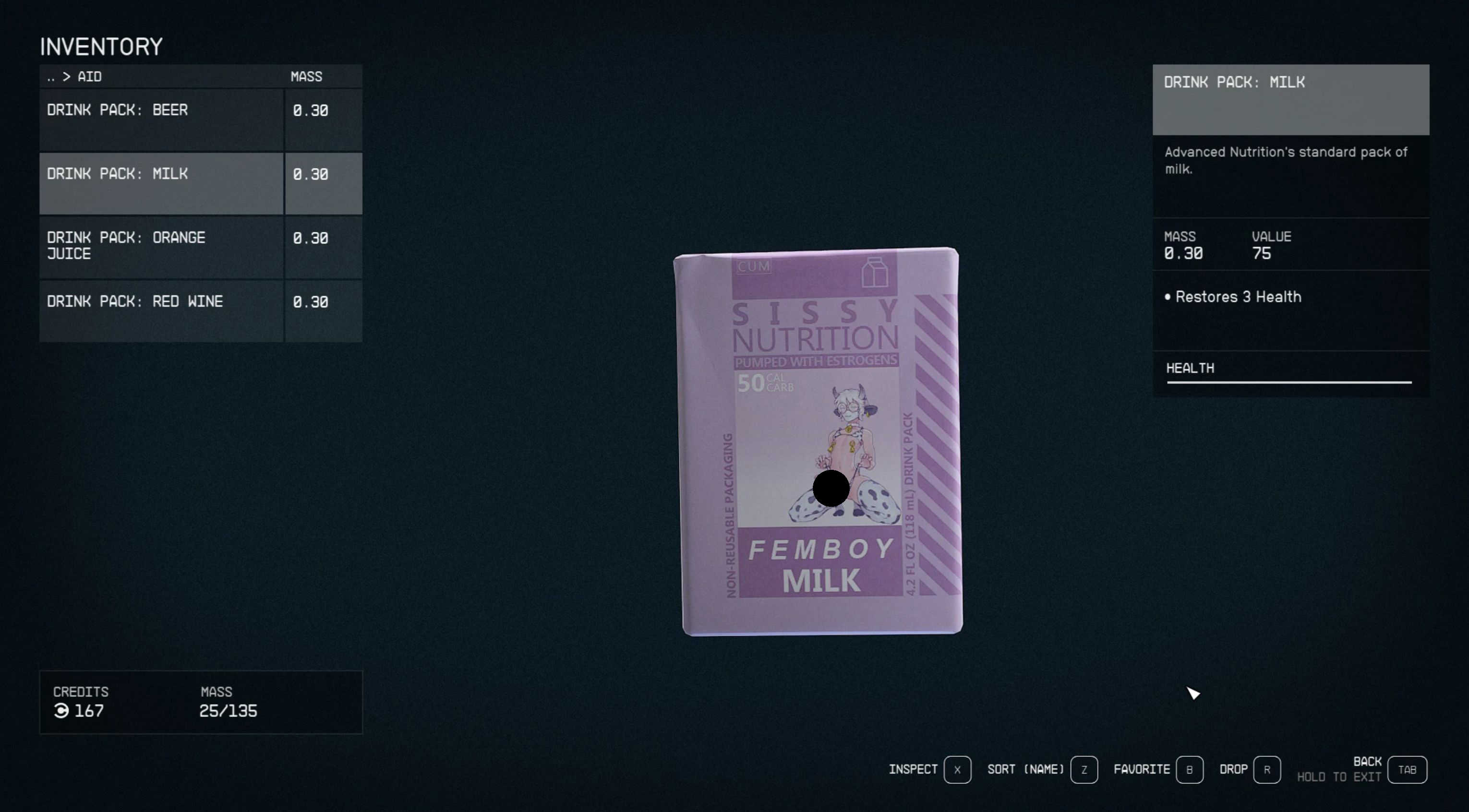
Task: Click the Inspect button
Action: (957, 770)
